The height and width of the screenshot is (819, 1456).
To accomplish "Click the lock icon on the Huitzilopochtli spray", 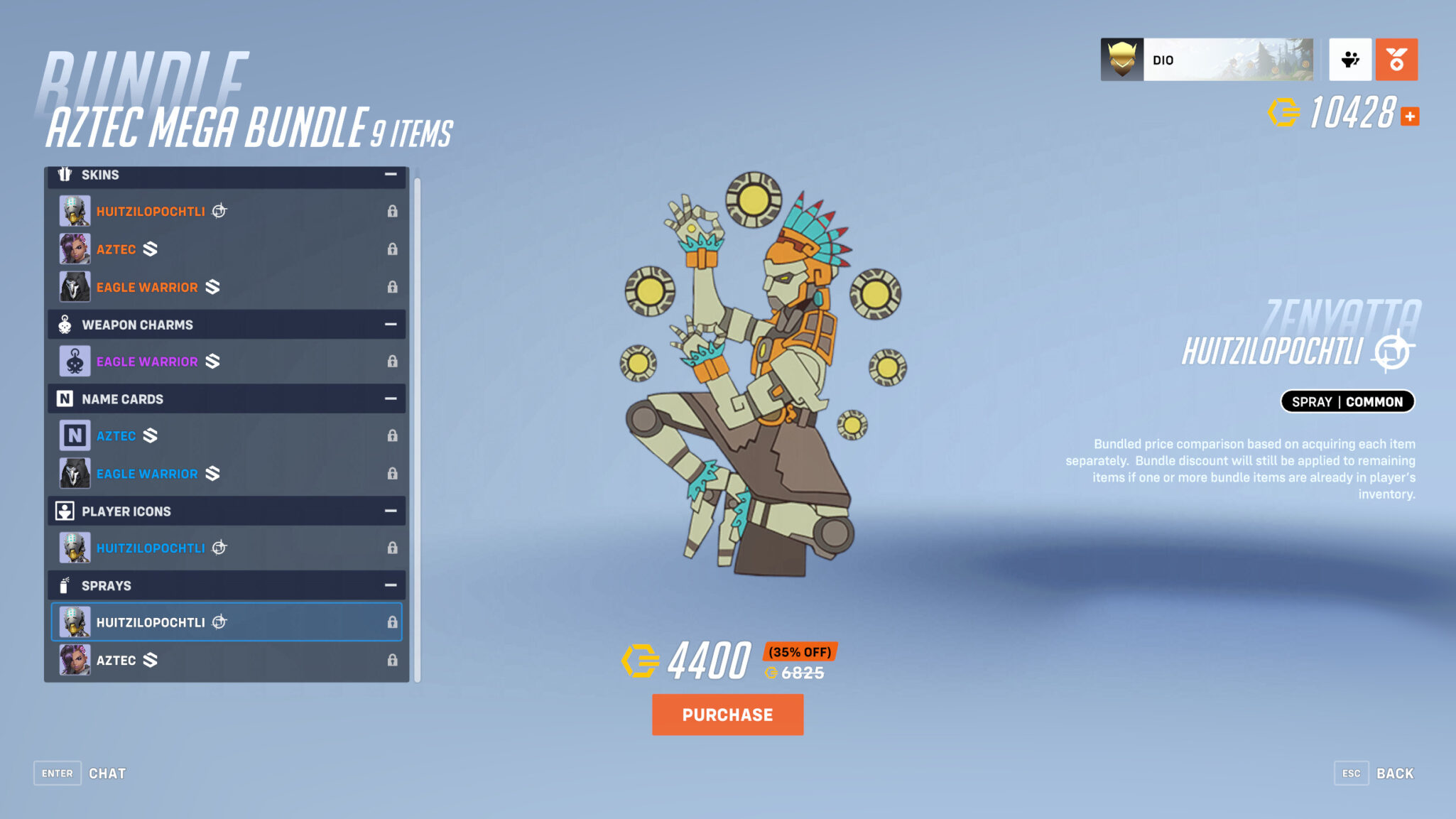I will pyautogui.click(x=393, y=622).
